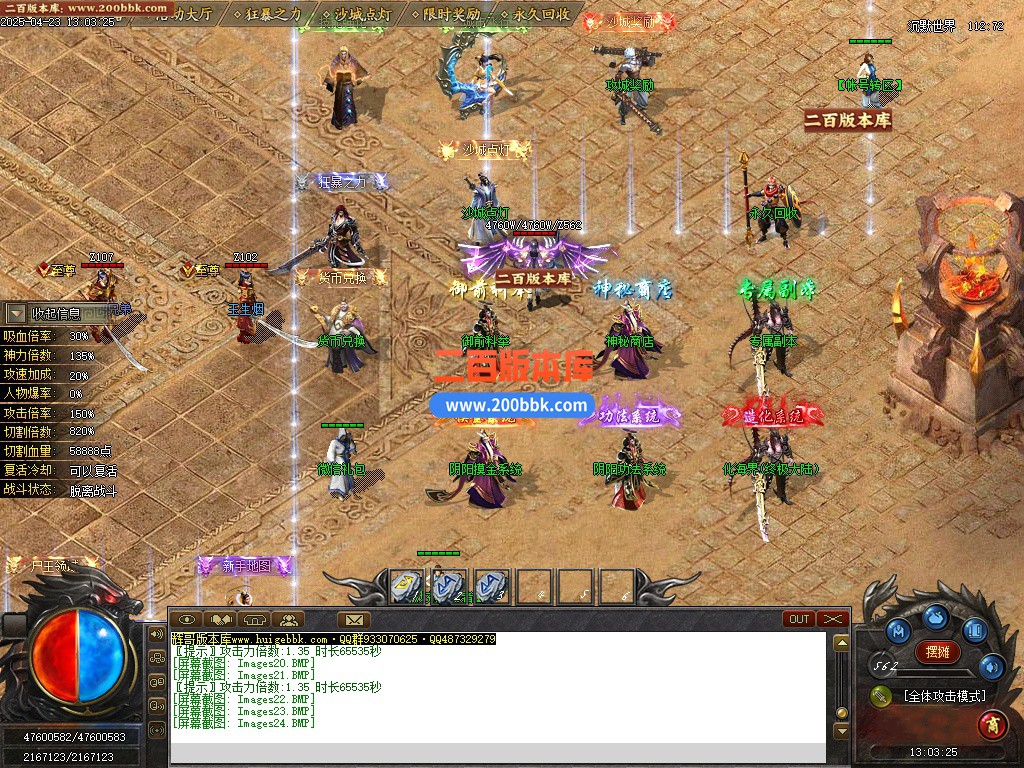1024x768 pixels.
Task: Click the red 商 shop button
Action: coord(992,722)
